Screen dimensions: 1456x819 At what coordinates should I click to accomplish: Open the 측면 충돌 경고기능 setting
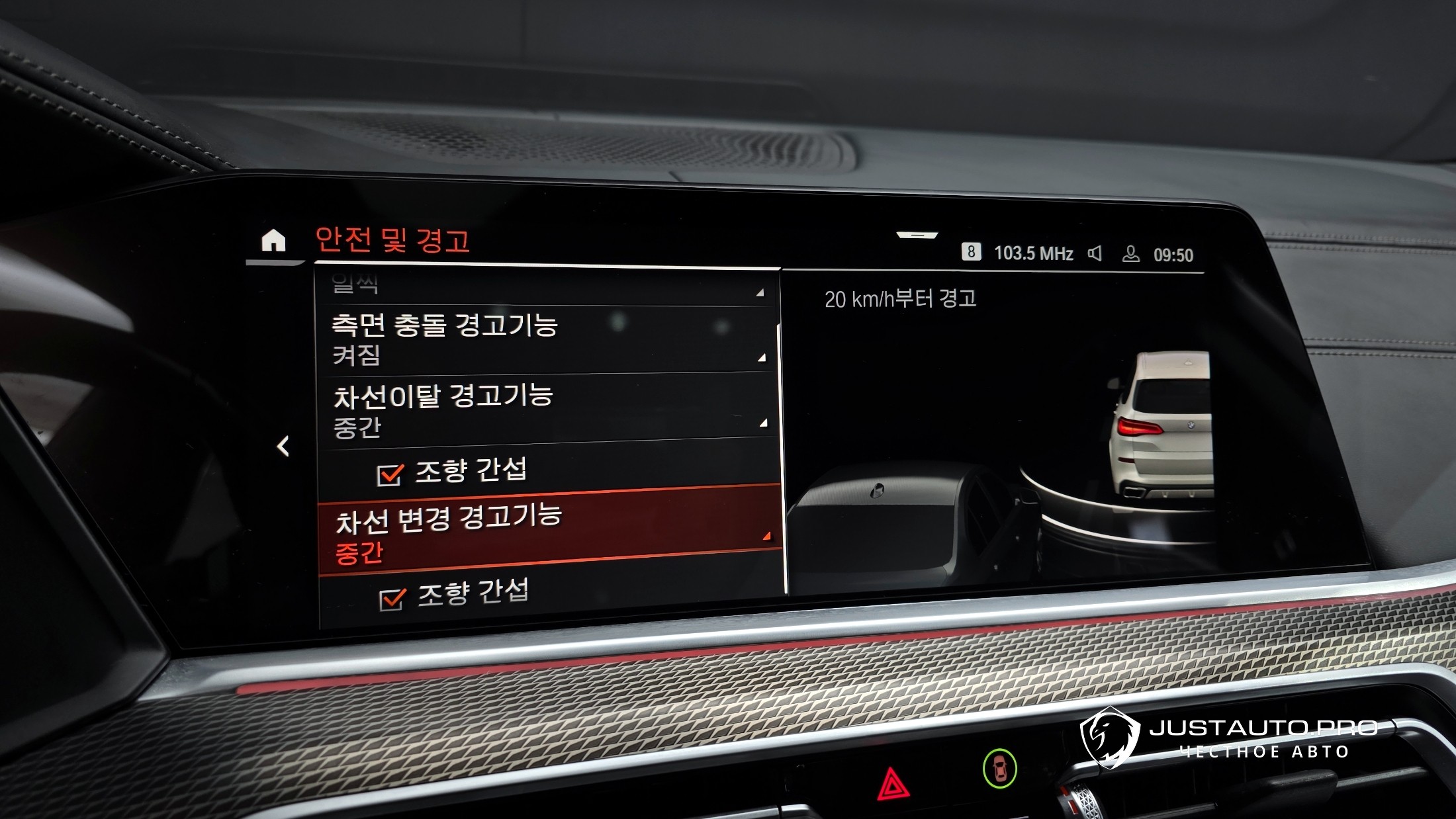(x=546, y=339)
